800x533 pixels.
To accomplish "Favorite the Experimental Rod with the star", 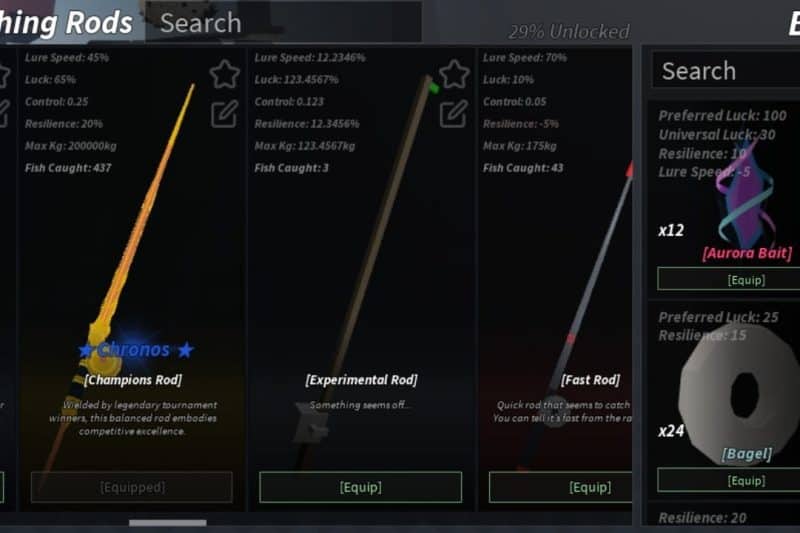I will point(454,74).
